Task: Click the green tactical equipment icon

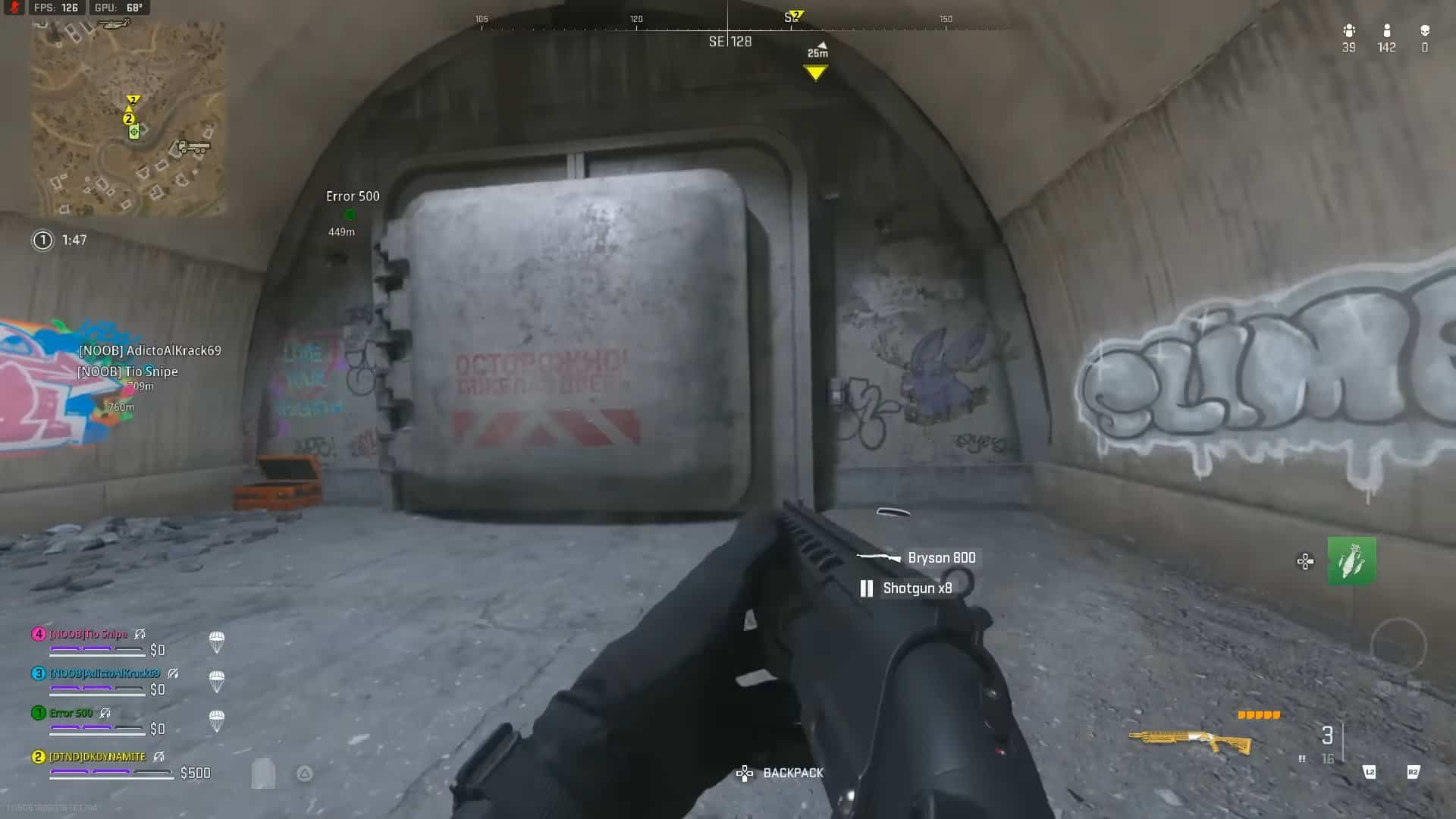Action: (1351, 561)
